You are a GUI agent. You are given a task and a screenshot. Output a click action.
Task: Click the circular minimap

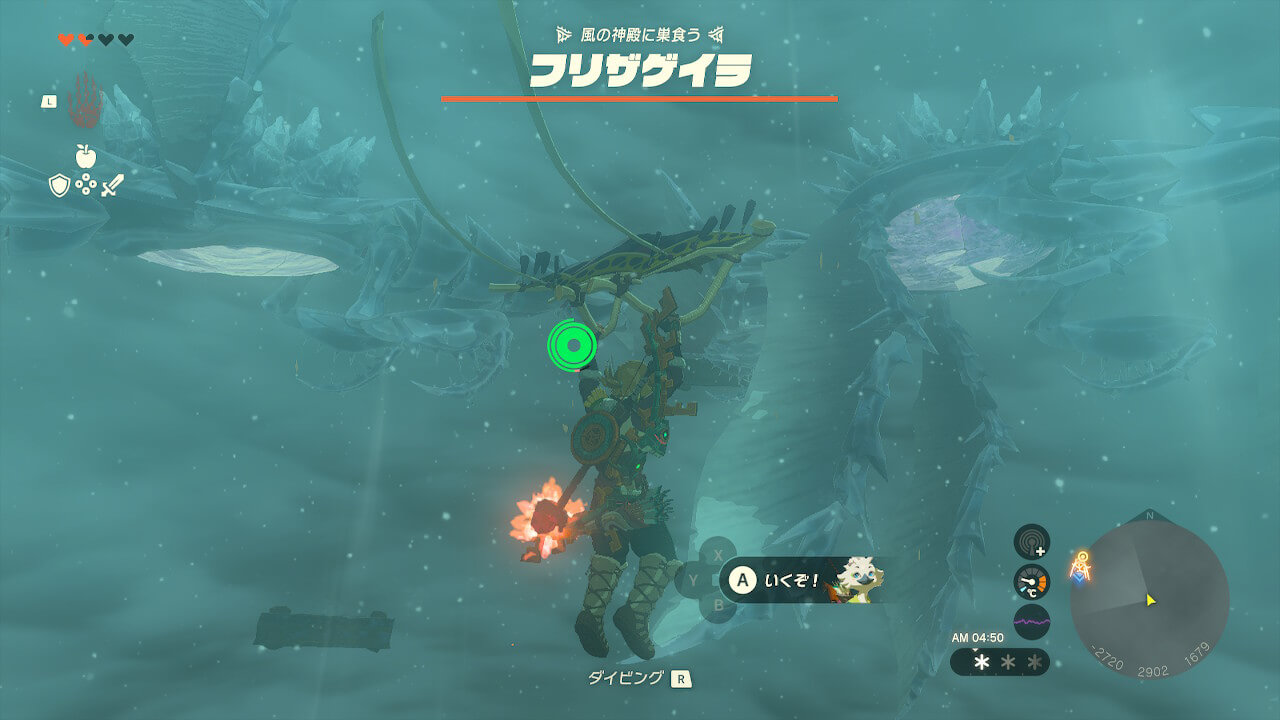(x=1149, y=600)
